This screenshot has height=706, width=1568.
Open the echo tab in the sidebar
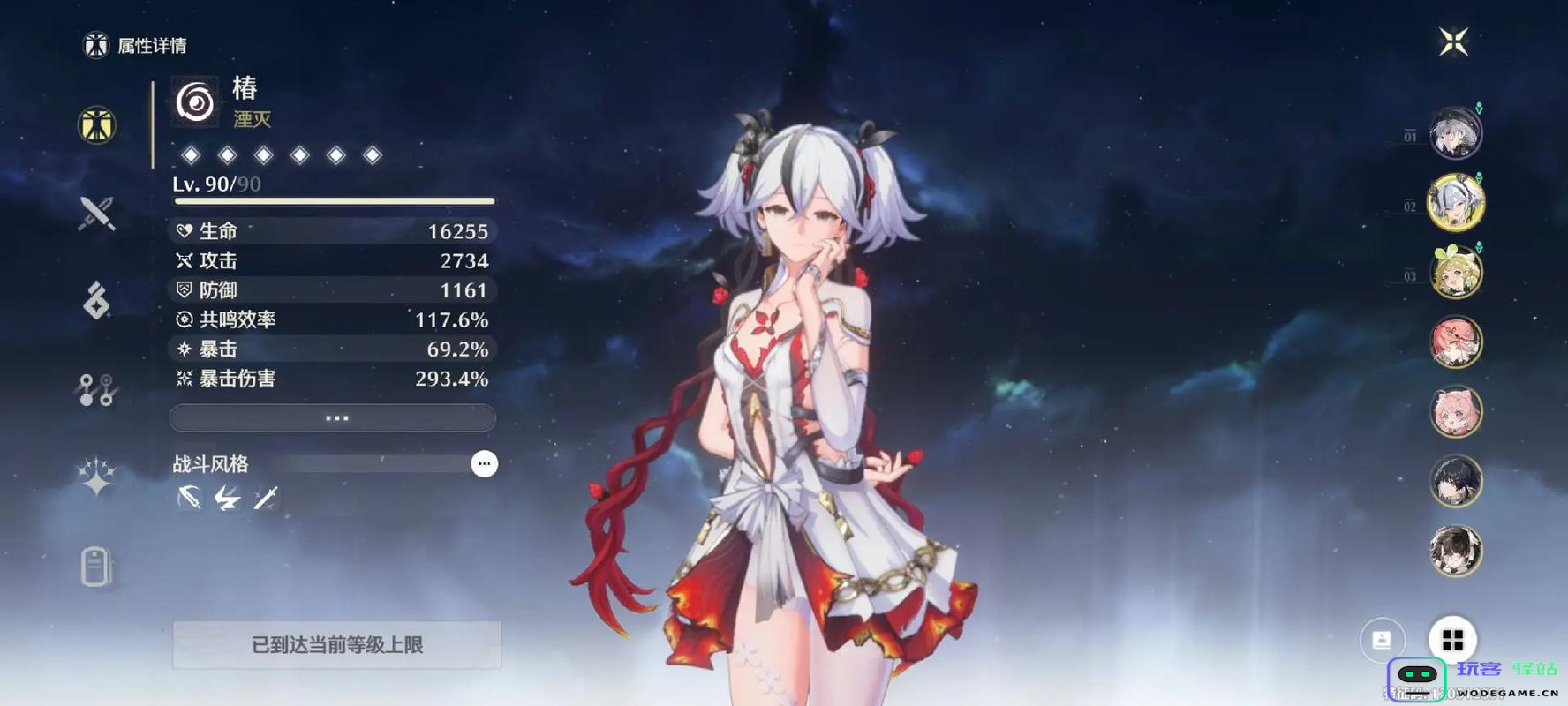96,300
